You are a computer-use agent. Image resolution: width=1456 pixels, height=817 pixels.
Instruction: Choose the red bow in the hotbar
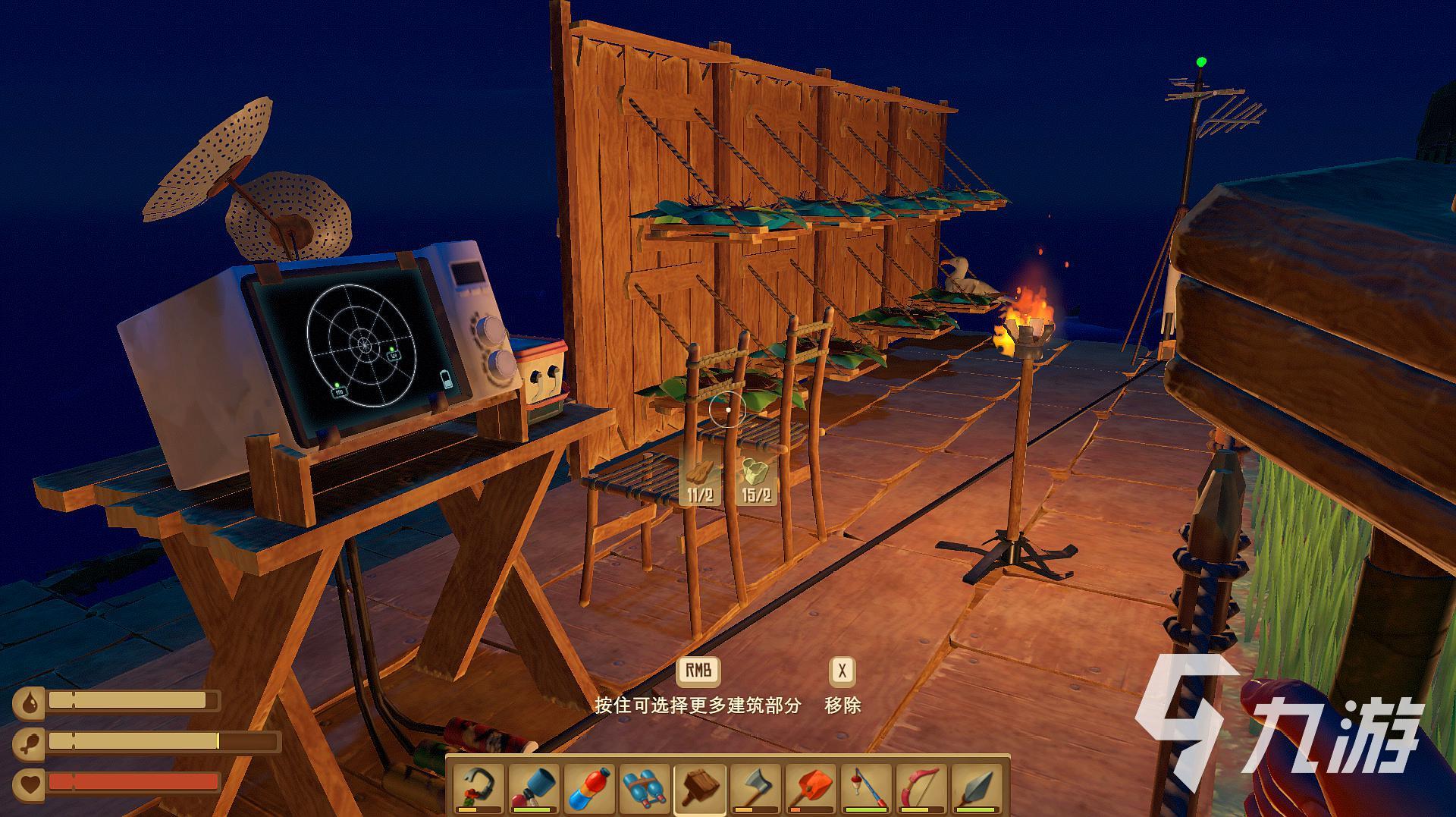coord(921,789)
